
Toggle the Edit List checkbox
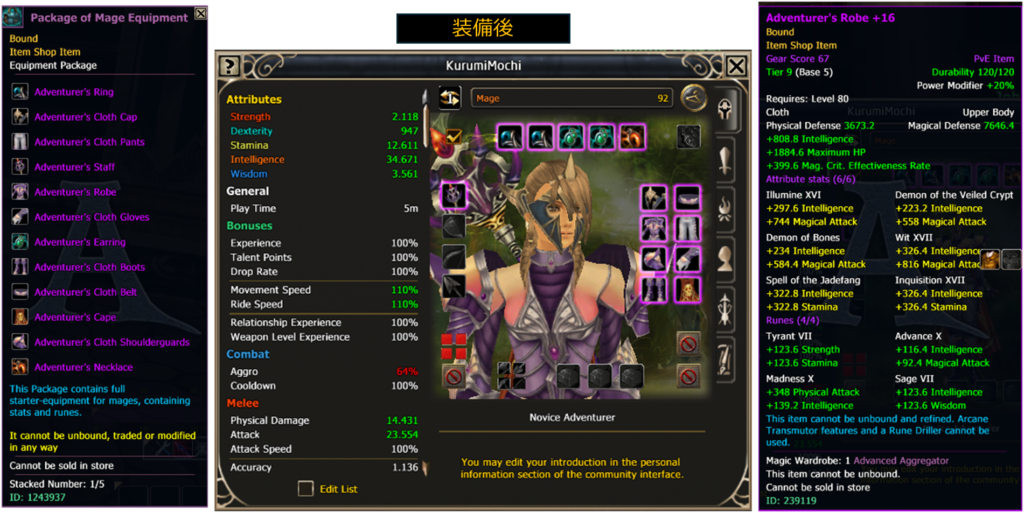(x=306, y=489)
